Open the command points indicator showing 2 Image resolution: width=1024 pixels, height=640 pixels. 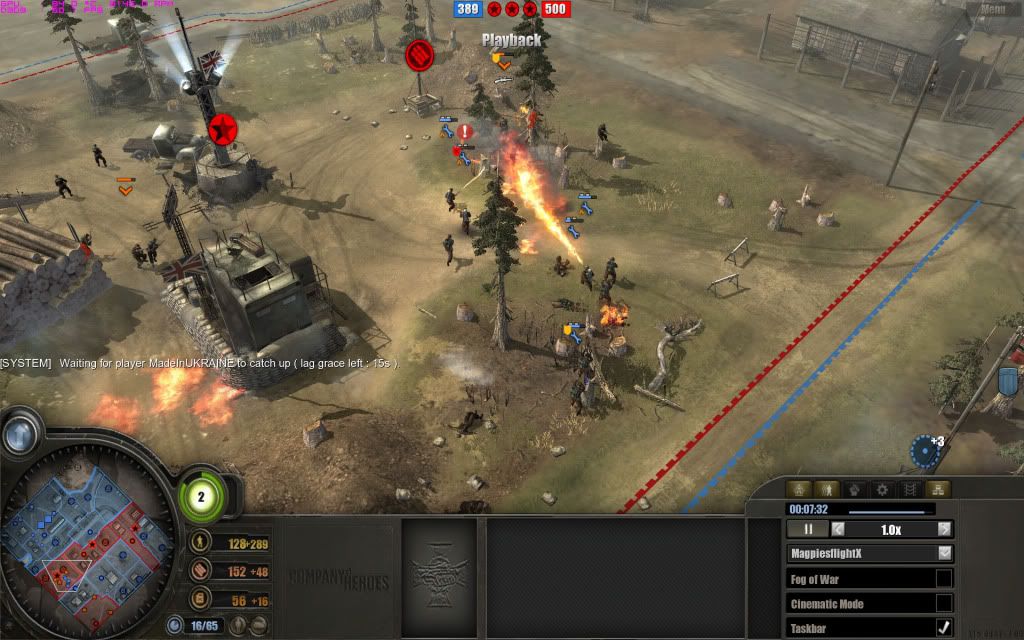coord(201,495)
